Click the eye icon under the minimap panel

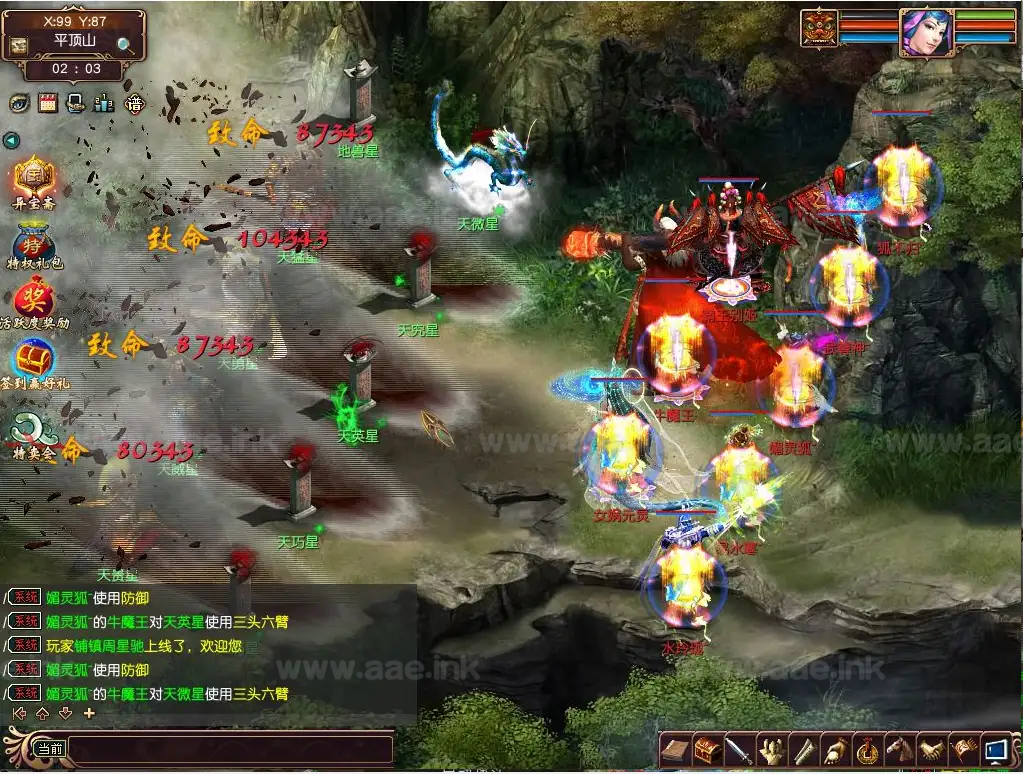pos(19,103)
